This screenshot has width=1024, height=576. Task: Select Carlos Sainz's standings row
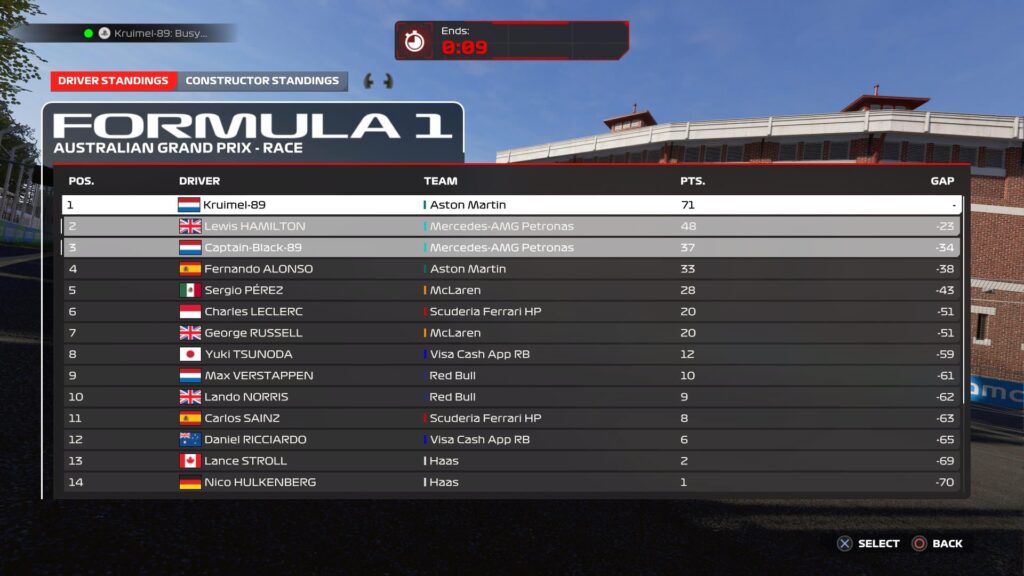(x=511, y=418)
